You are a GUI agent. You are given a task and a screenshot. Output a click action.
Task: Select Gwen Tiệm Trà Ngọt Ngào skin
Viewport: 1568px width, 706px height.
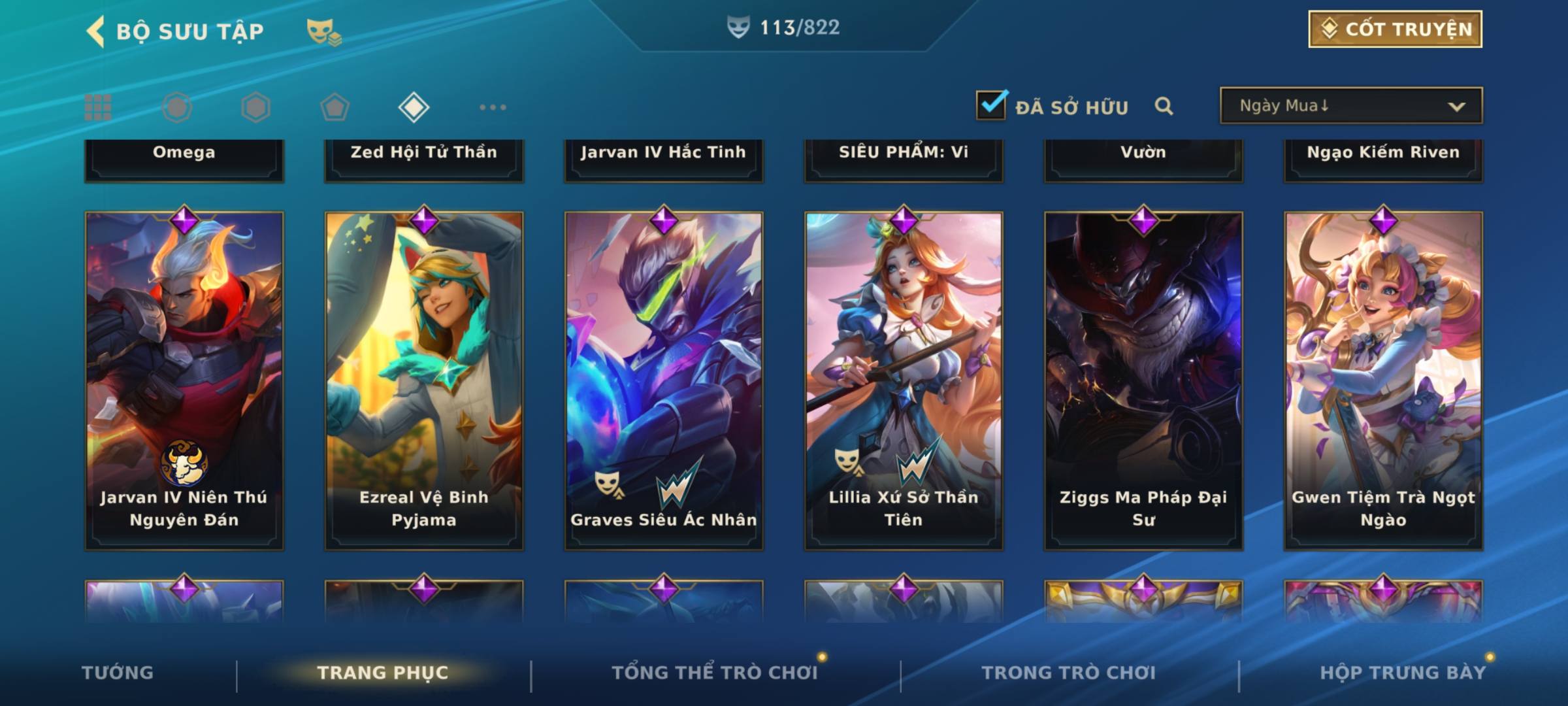tap(1383, 379)
